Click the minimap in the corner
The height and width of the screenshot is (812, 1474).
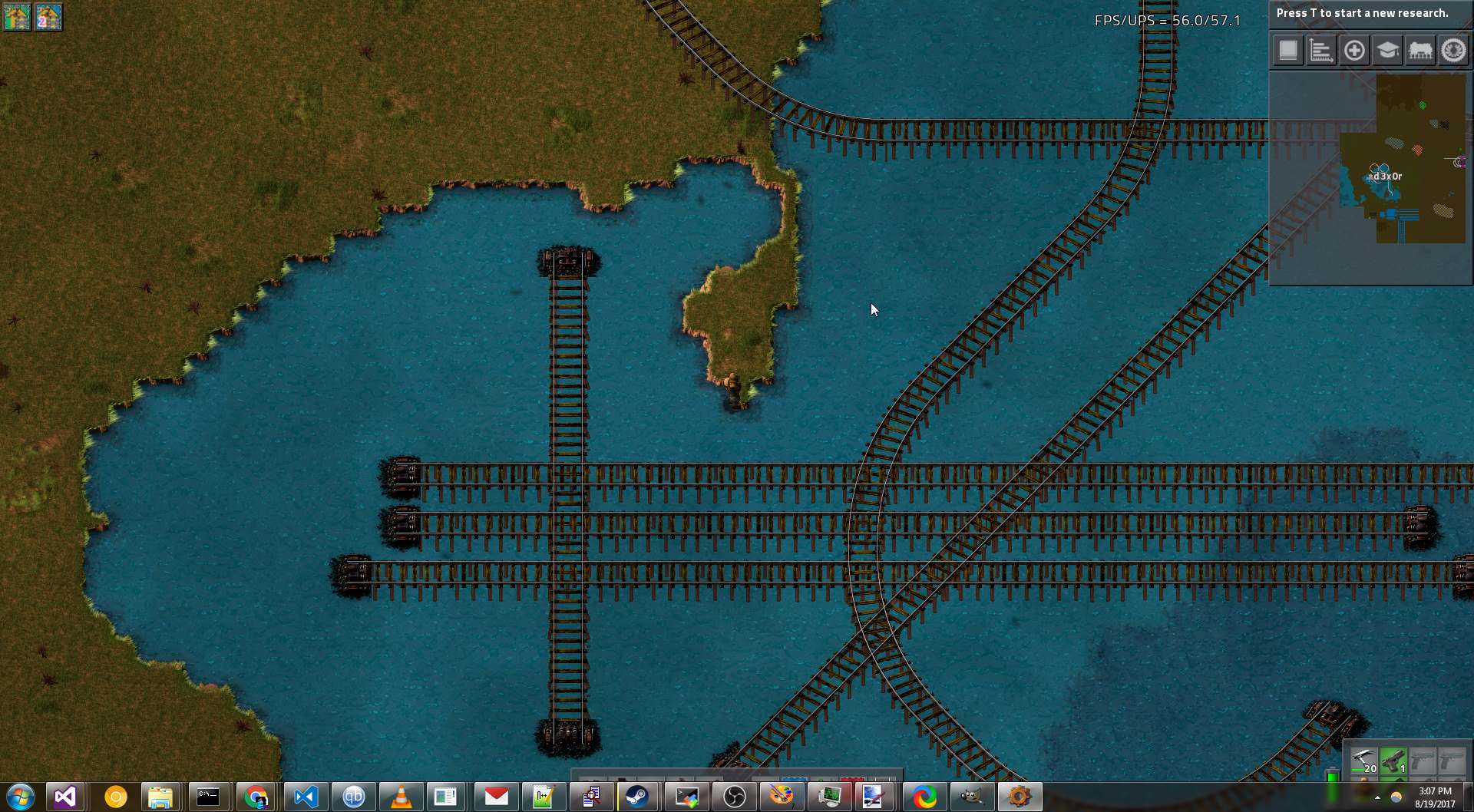[x=1371, y=177]
